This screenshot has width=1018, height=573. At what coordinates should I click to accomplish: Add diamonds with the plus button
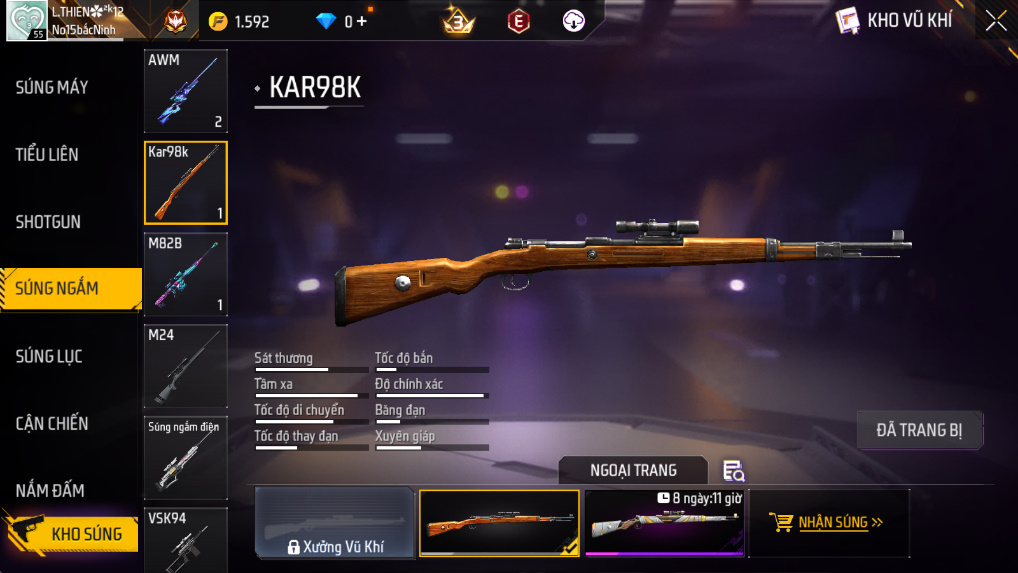pyautogui.click(x=362, y=21)
